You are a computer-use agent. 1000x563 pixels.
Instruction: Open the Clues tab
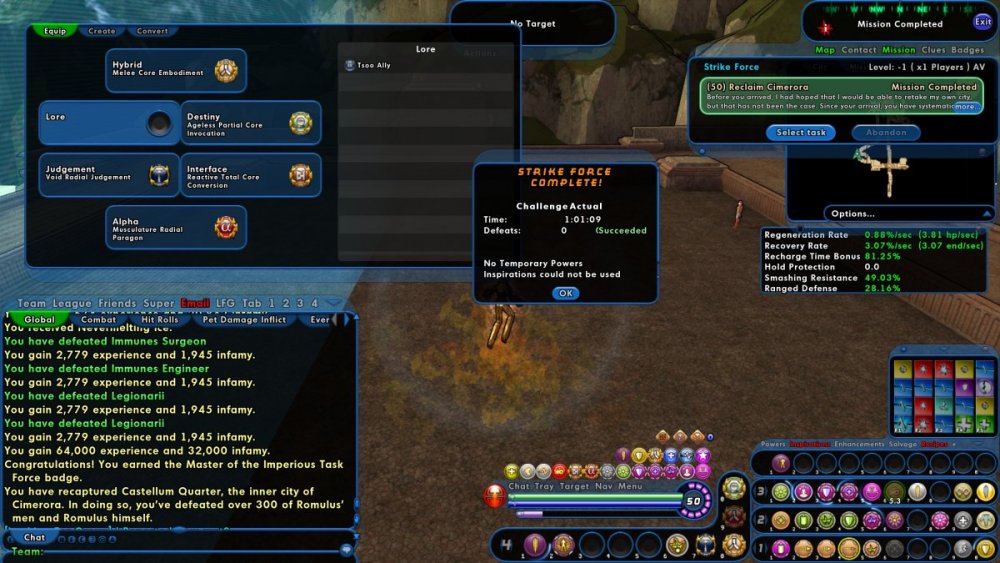pos(934,49)
